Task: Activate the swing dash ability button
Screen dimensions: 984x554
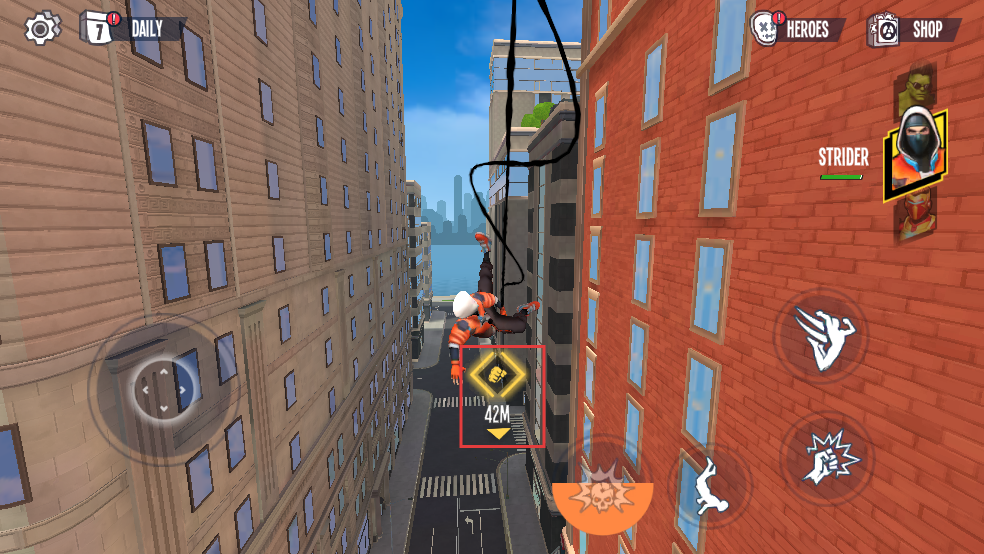Action: pos(827,334)
